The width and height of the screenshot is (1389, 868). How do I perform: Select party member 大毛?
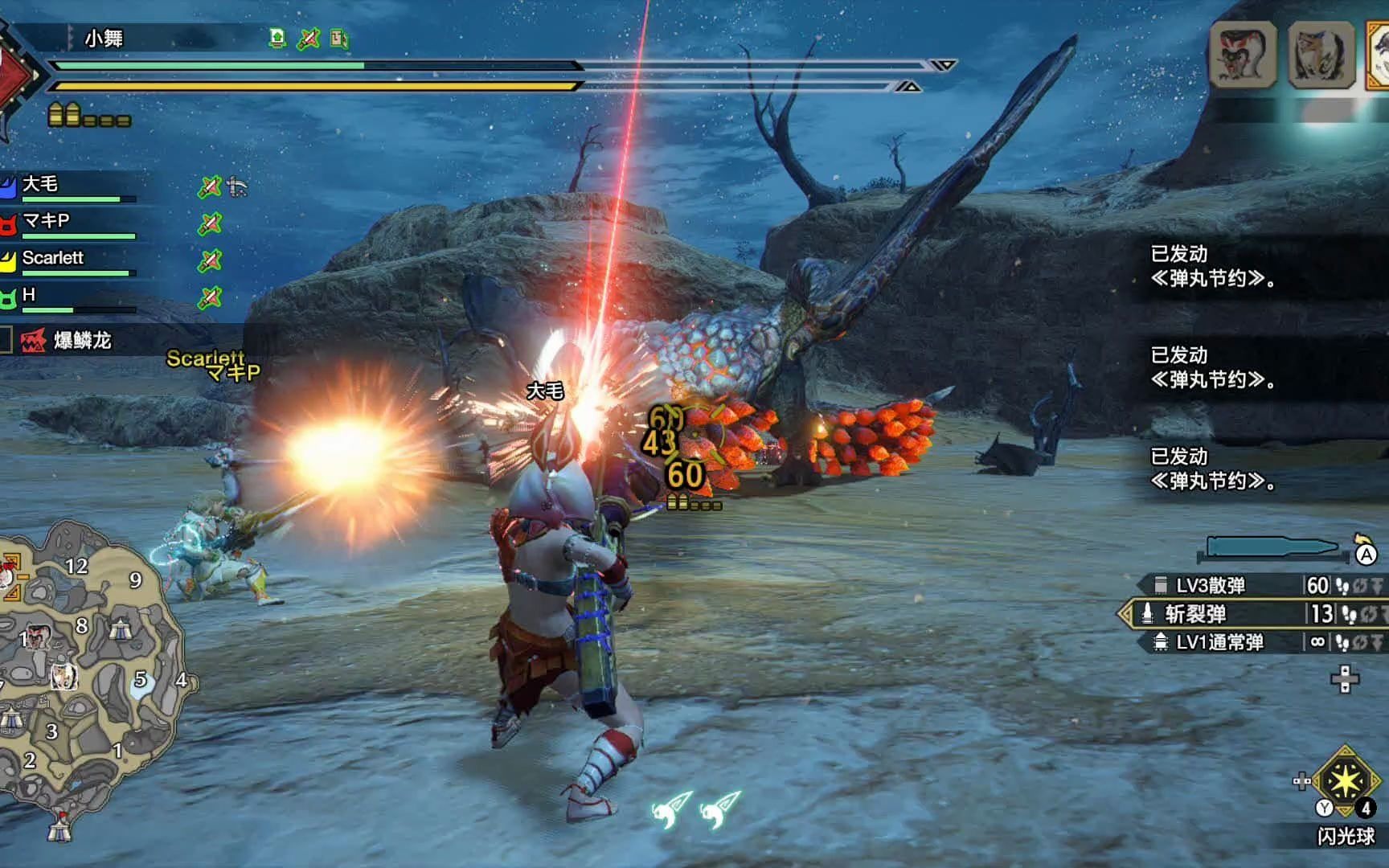tap(40, 184)
